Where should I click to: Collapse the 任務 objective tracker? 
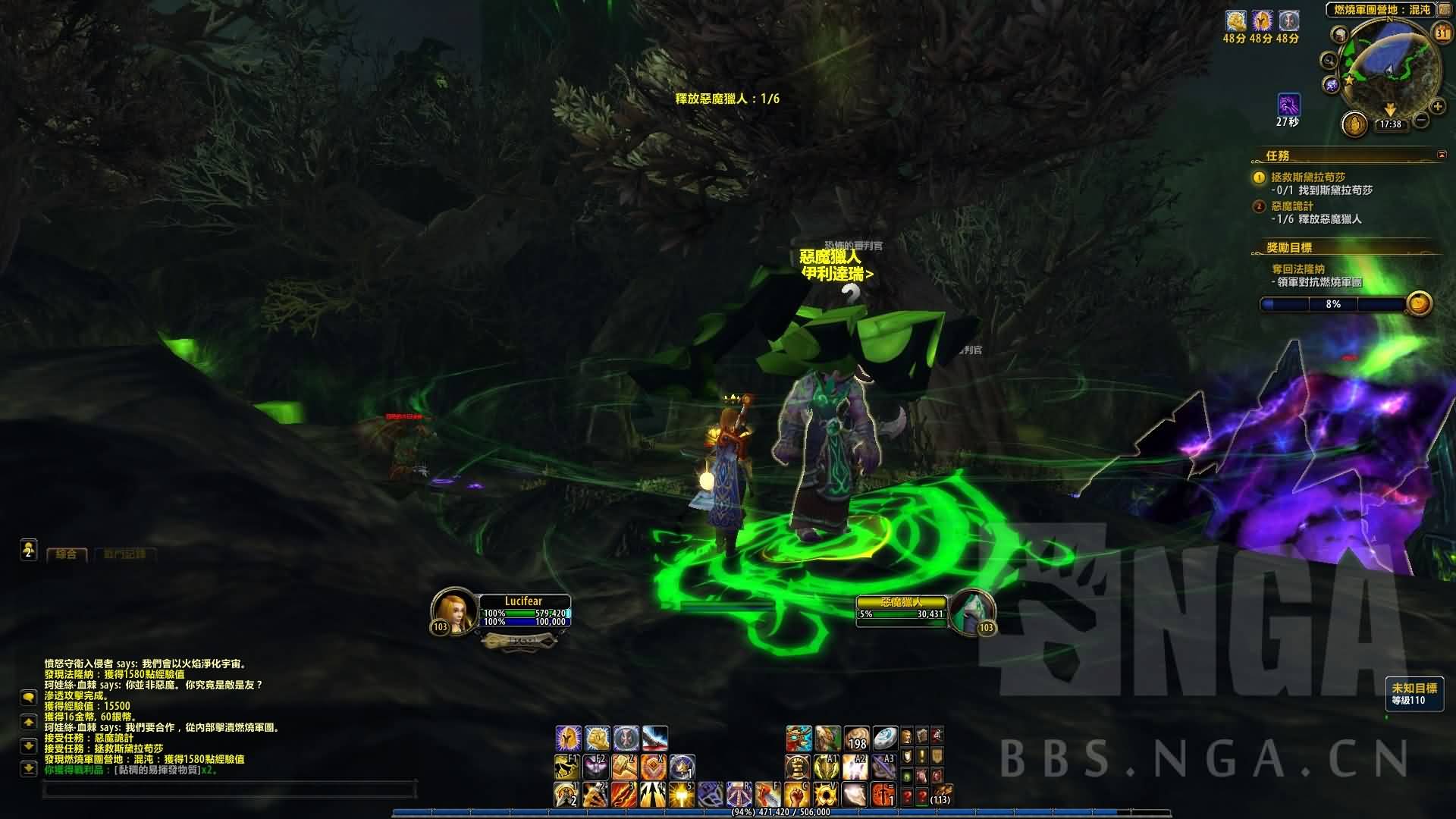1442,155
